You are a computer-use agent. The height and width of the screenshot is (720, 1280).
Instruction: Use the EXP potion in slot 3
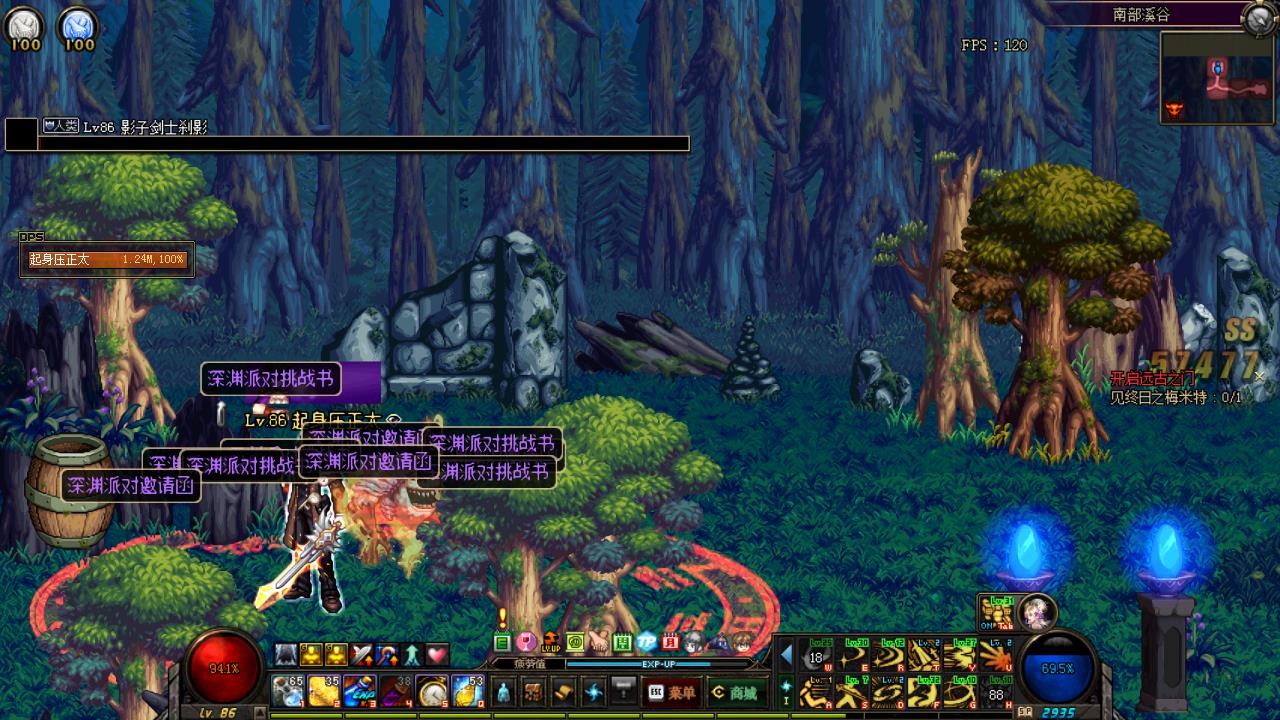tap(359, 691)
